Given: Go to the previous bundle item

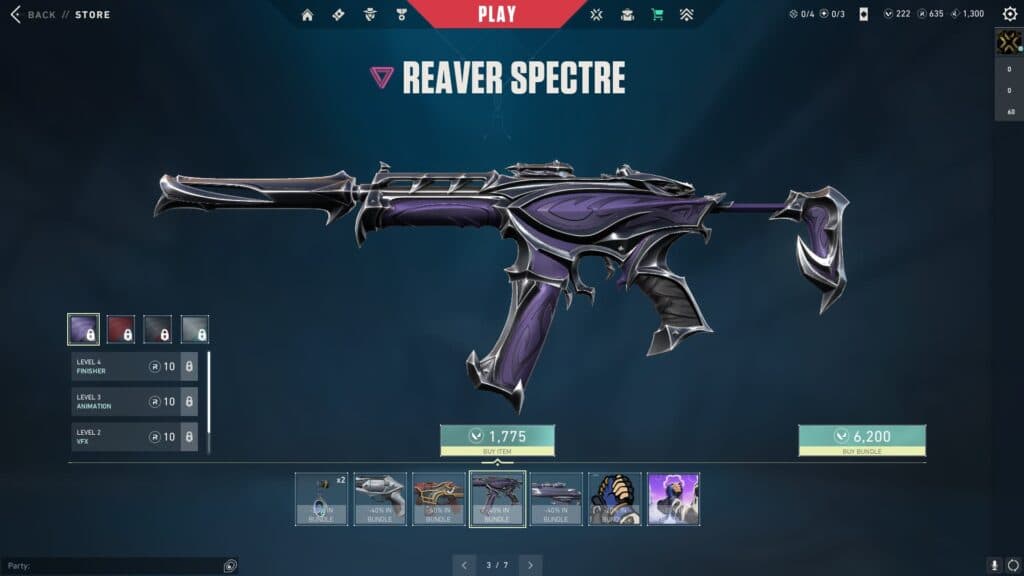Looking at the screenshot, I should [464, 565].
